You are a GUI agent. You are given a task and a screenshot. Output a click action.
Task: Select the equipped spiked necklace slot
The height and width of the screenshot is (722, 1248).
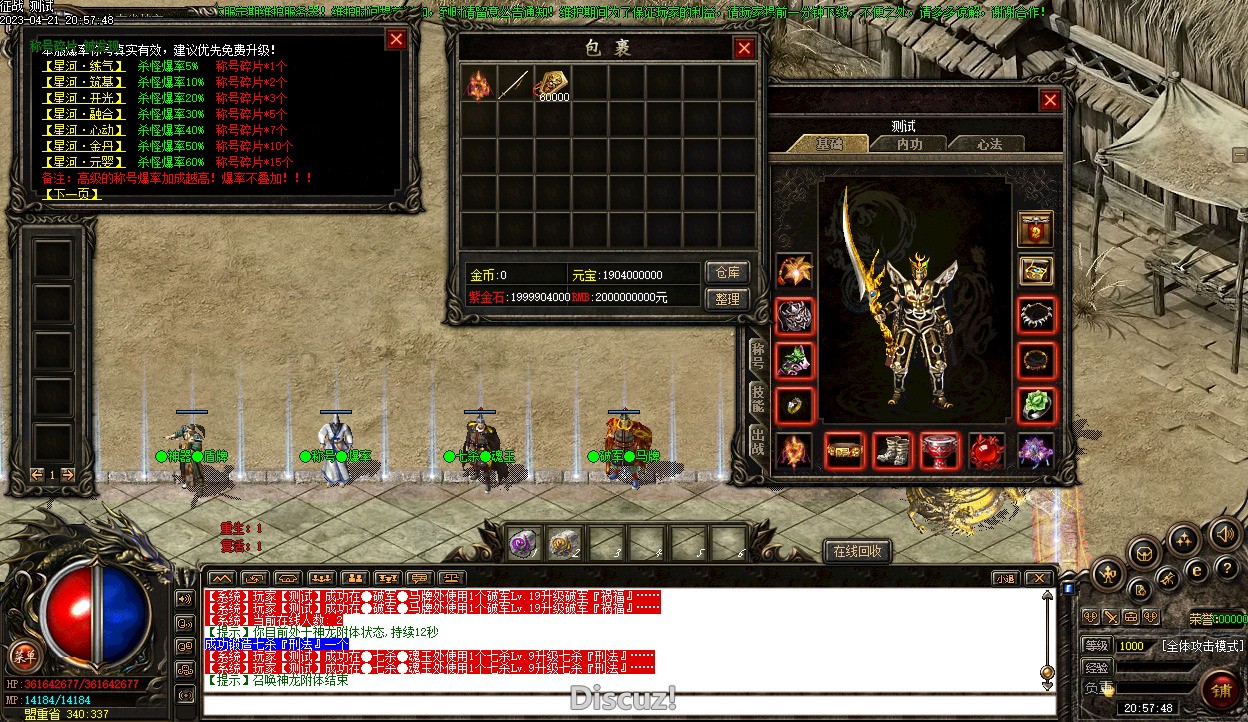pyautogui.click(x=1036, y=316)
